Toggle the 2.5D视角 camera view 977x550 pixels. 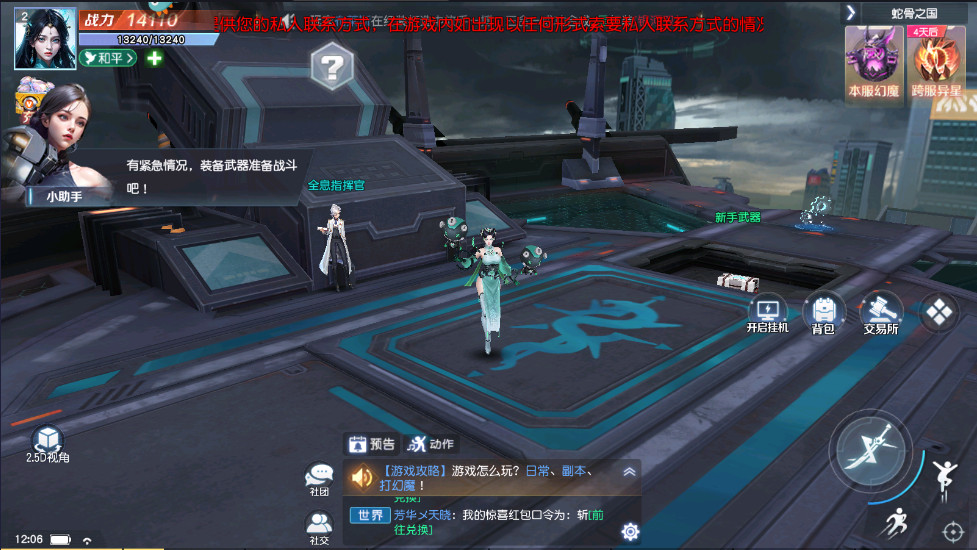pyautogui.click(x=47, y=443)
